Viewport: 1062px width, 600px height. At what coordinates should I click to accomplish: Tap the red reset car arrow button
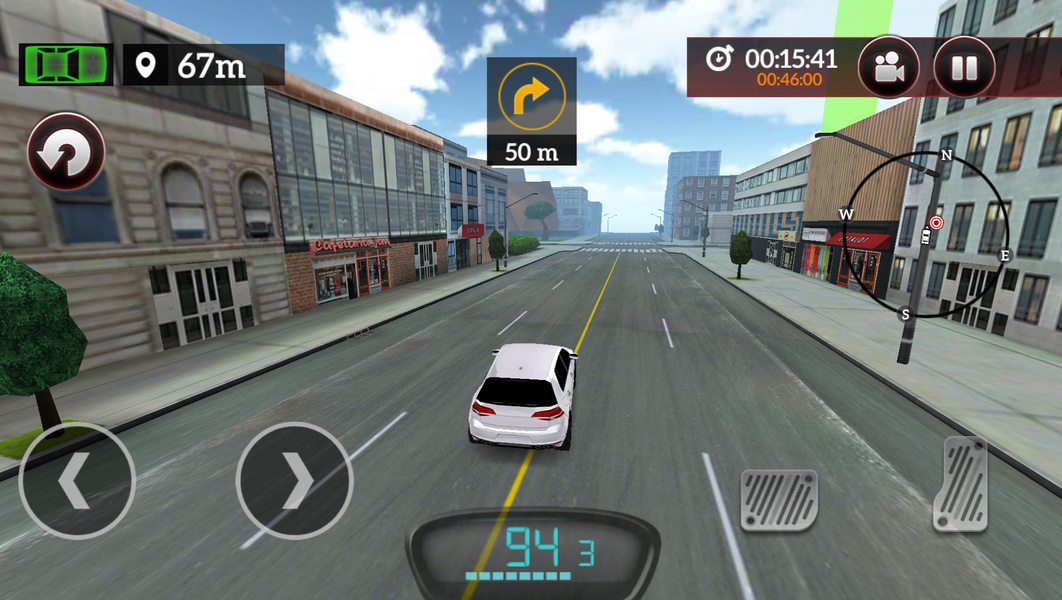pos(66,152)
